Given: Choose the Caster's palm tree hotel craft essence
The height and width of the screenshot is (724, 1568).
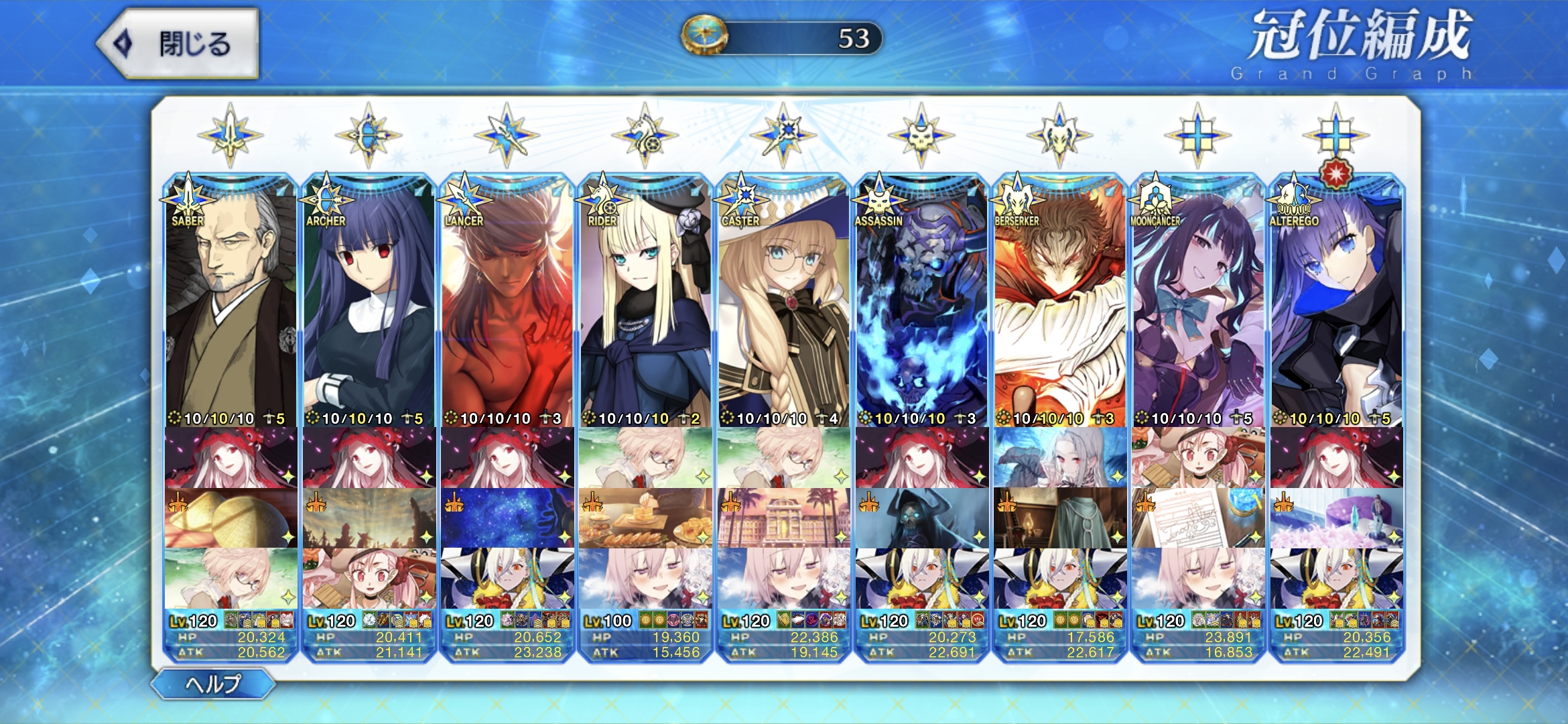Looking at the screenshot, I should pyautogui.click(x=783, y=518).
